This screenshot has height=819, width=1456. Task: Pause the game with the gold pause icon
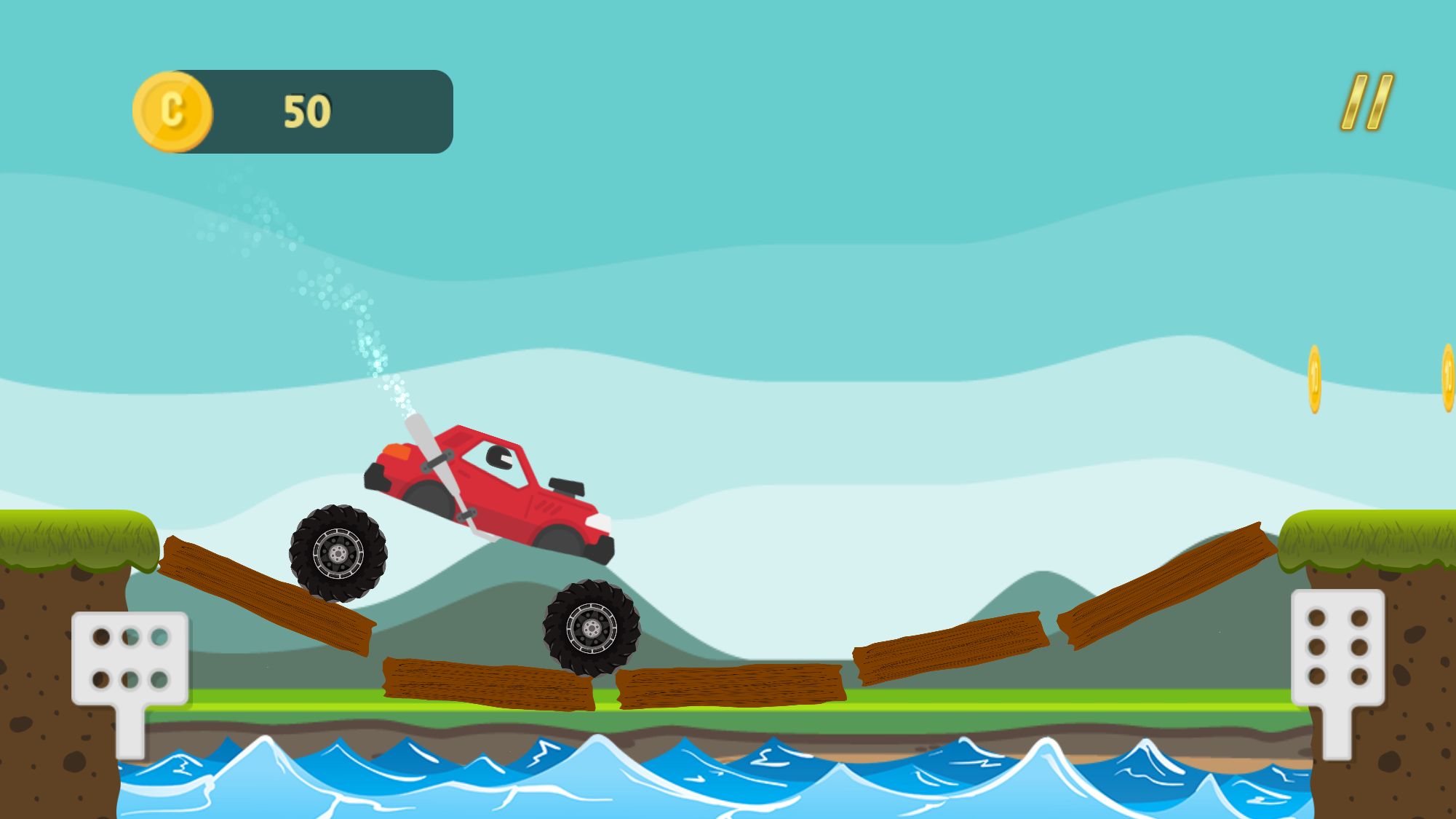pyautogui.click(x=1367, y=103)
